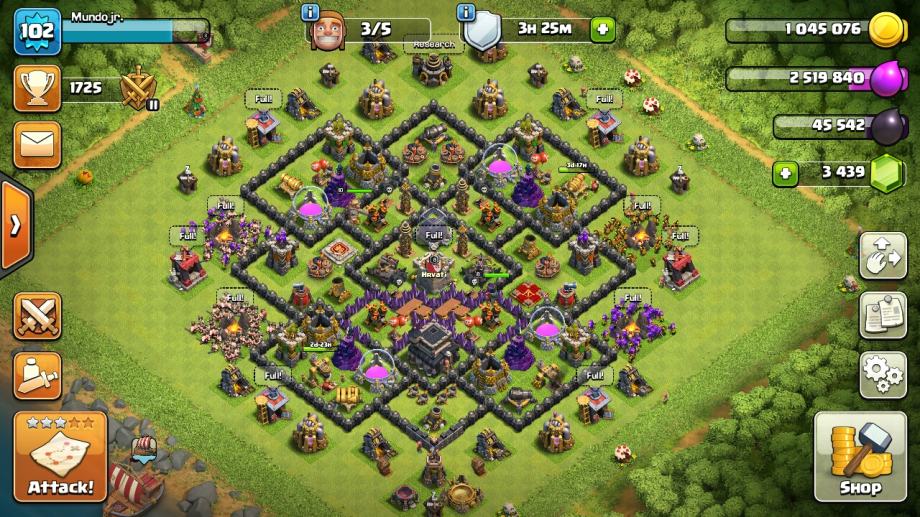Add shield time with green plus
The width and height of the screenshot is (920, 517).
pos(602,29)
